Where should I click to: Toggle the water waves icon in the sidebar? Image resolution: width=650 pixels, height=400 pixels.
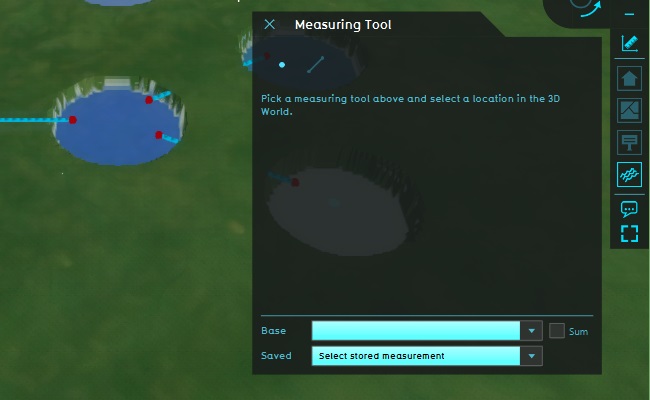tap(629, 174)
